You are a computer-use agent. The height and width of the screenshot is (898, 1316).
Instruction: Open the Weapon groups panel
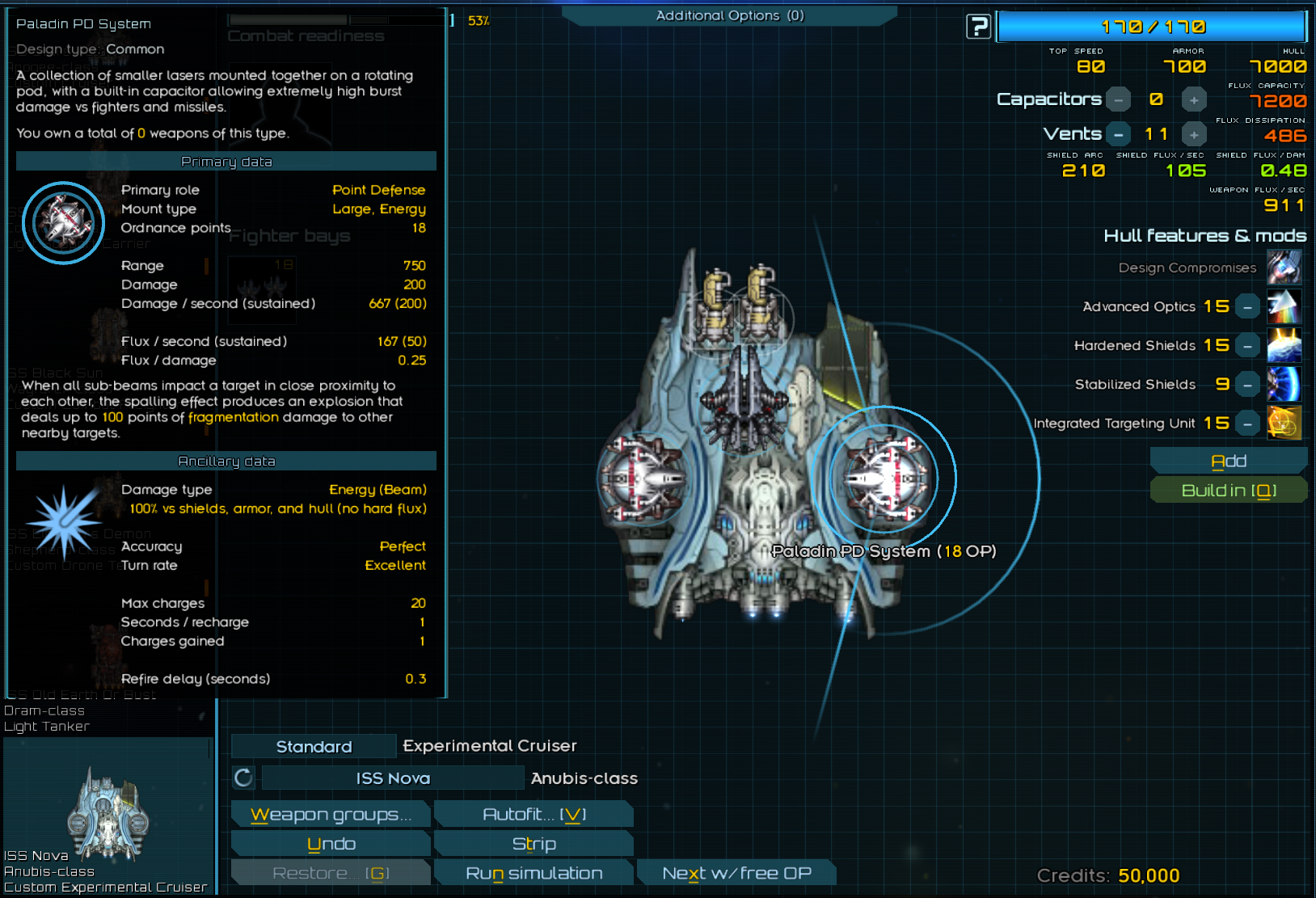tap(331, 815)
